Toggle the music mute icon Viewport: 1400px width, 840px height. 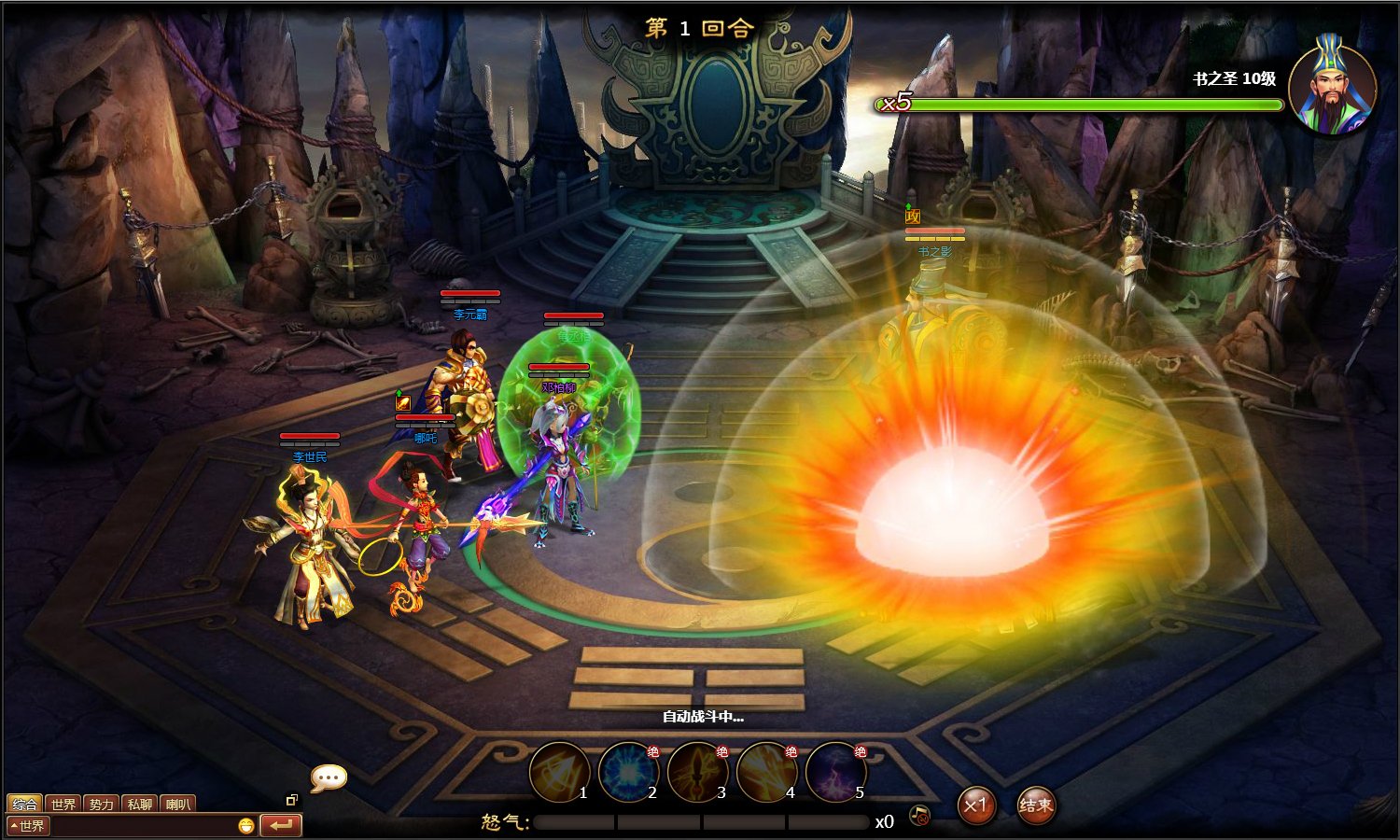(919, 817)
